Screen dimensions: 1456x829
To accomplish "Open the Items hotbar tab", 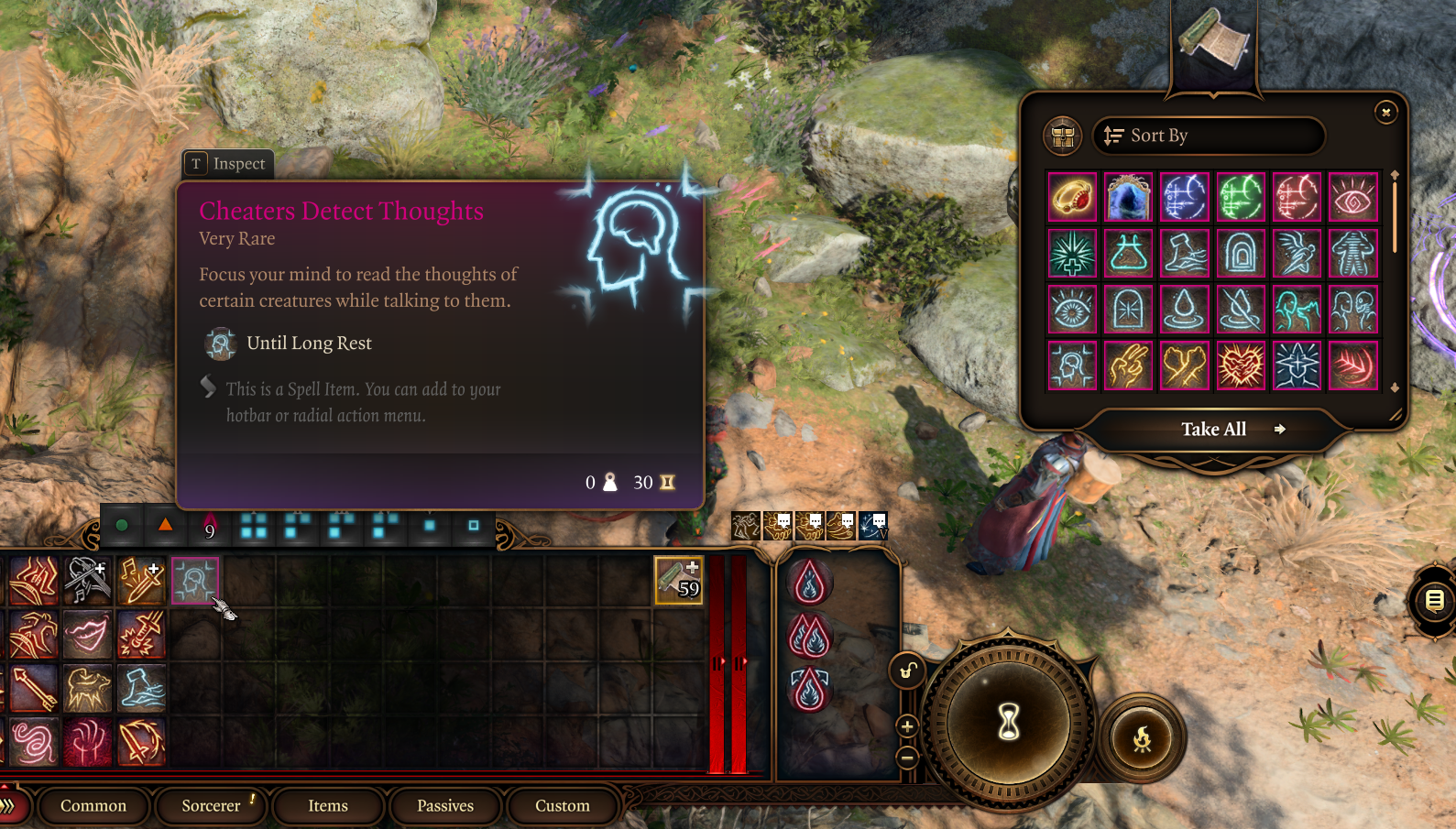I will tap(328, 805).
